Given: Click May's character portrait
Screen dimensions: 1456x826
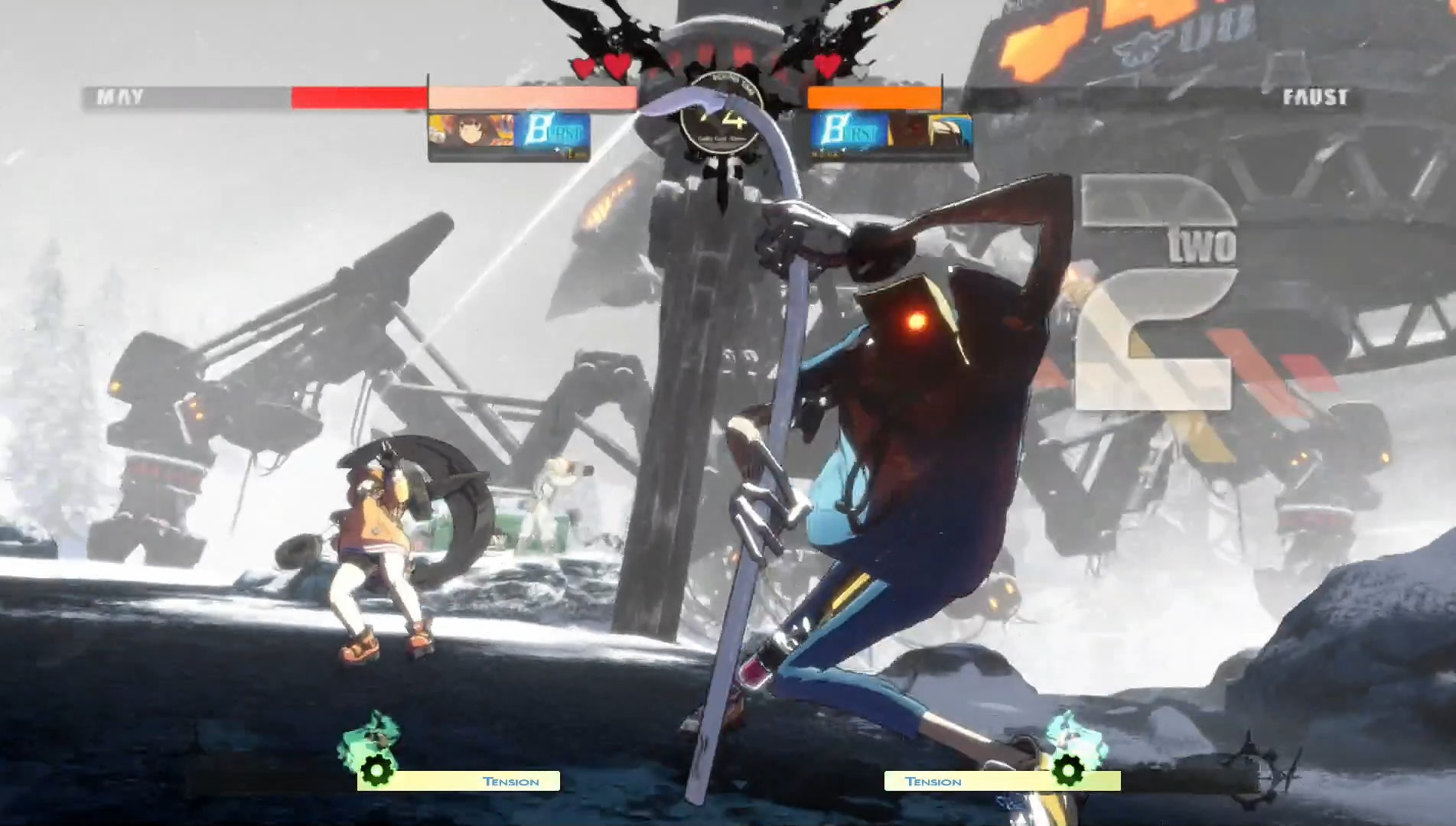Looking at the screenshot, I should coord(471,131).
